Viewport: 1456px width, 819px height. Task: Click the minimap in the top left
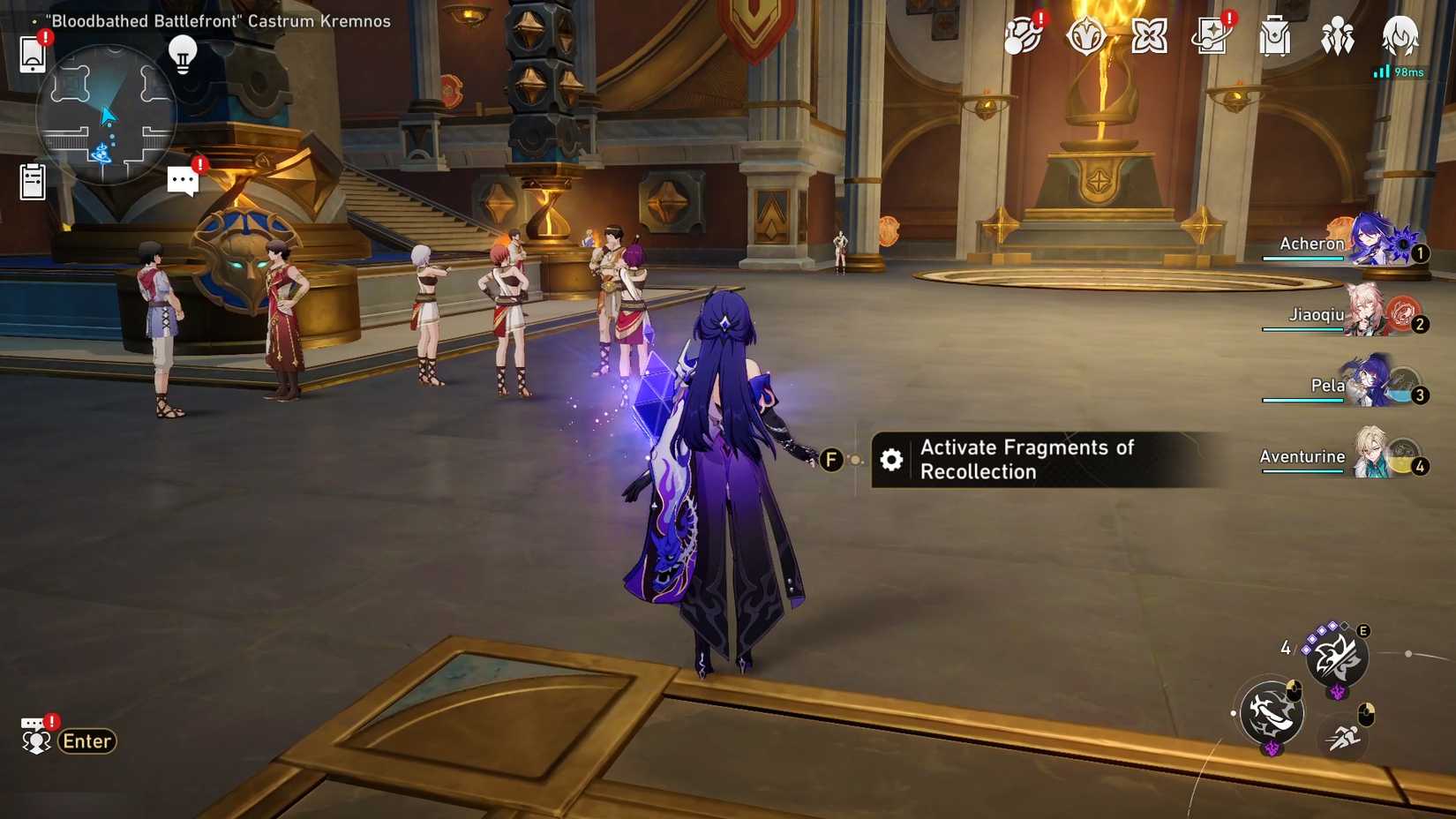click(106, 115)
